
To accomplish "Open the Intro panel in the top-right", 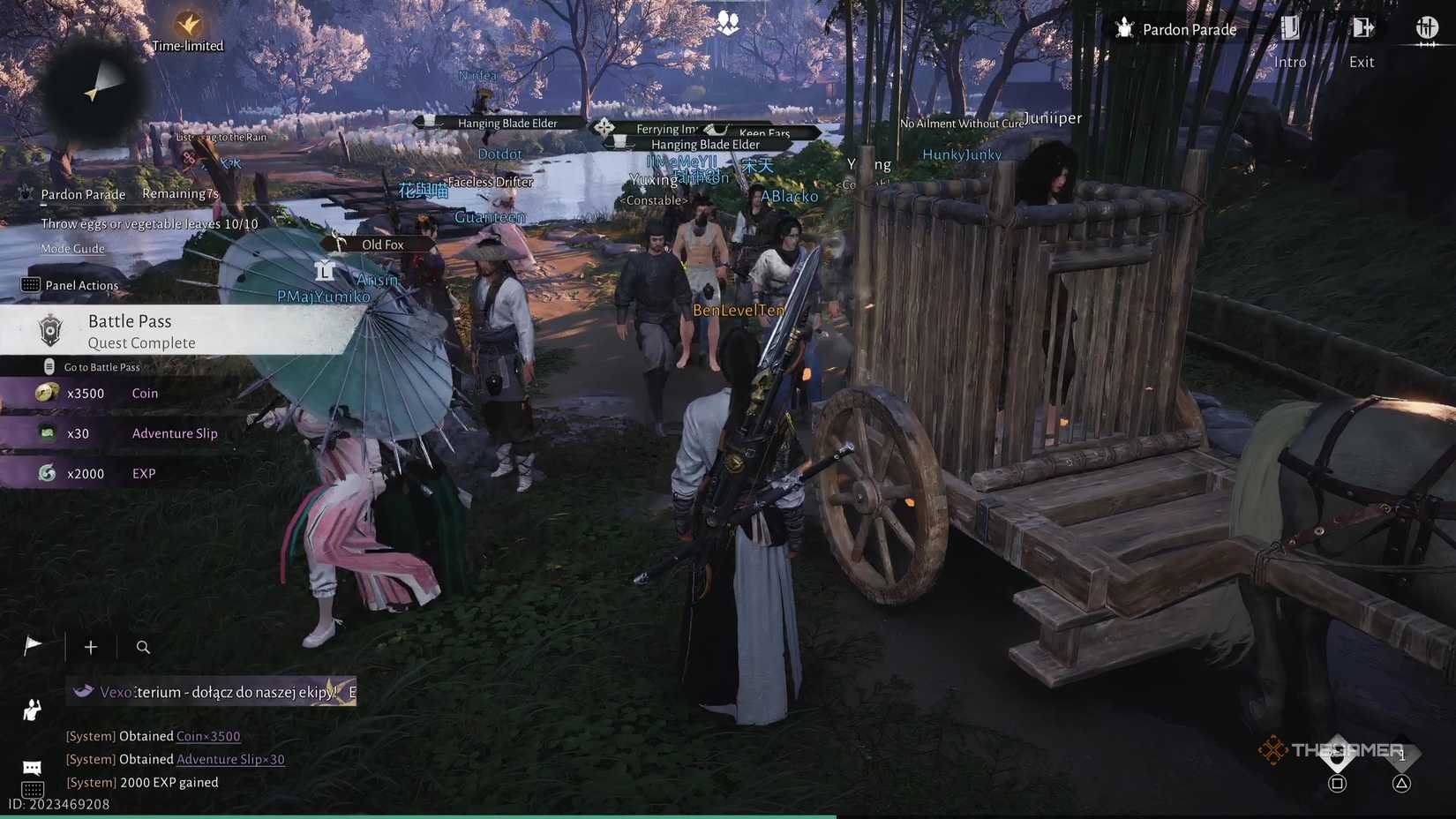I will click(x=1289, y=40).
